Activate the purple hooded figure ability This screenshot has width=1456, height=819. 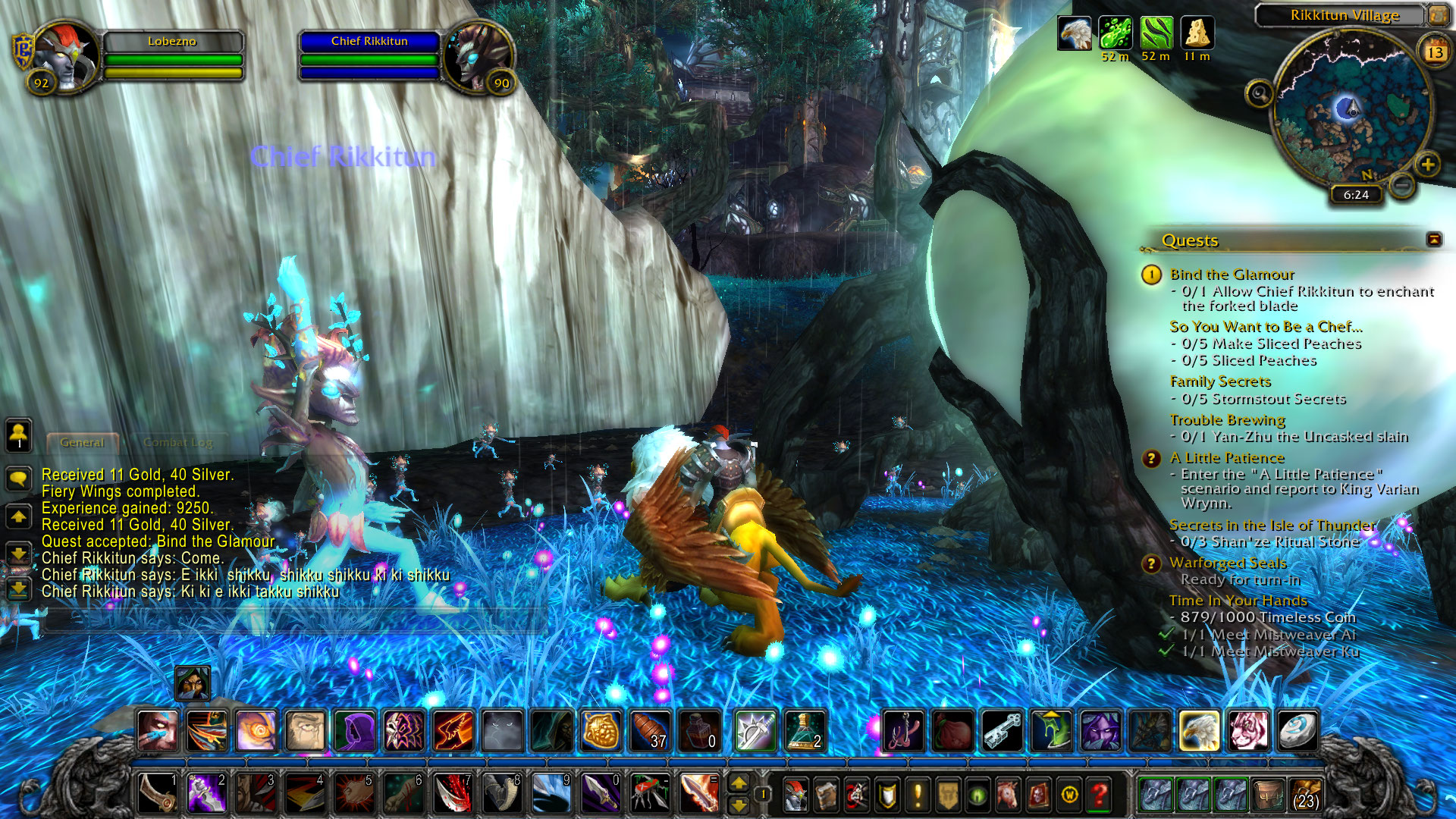355,731
